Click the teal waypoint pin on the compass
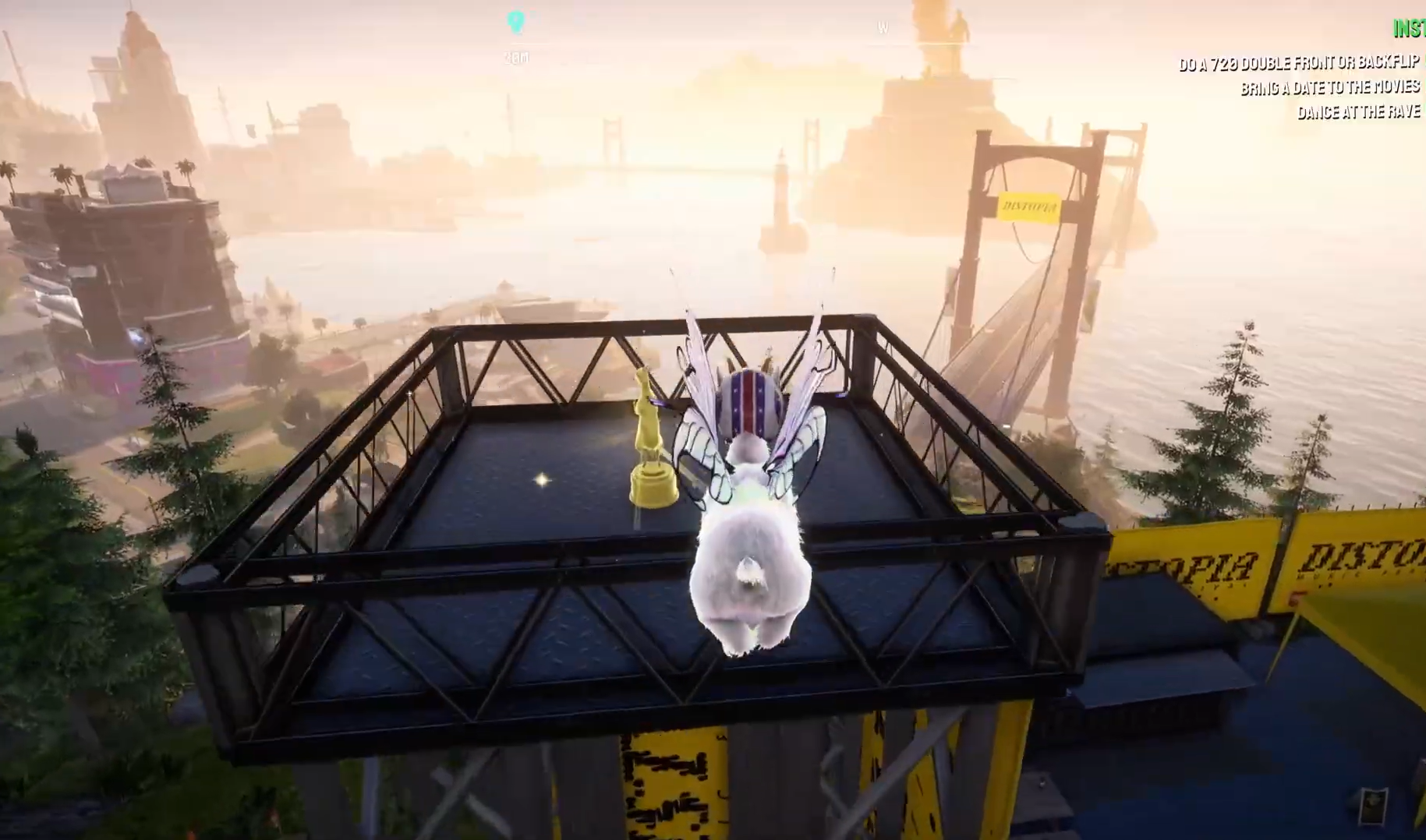 [515, 21]
